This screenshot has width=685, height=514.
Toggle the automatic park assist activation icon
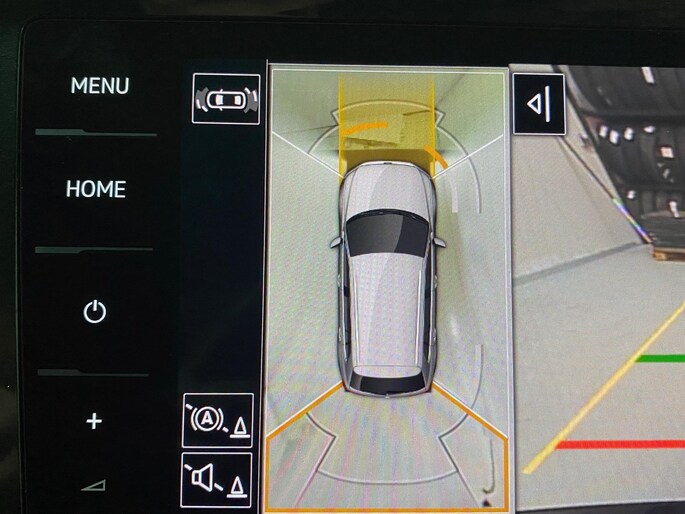click(x=217, y=420)
